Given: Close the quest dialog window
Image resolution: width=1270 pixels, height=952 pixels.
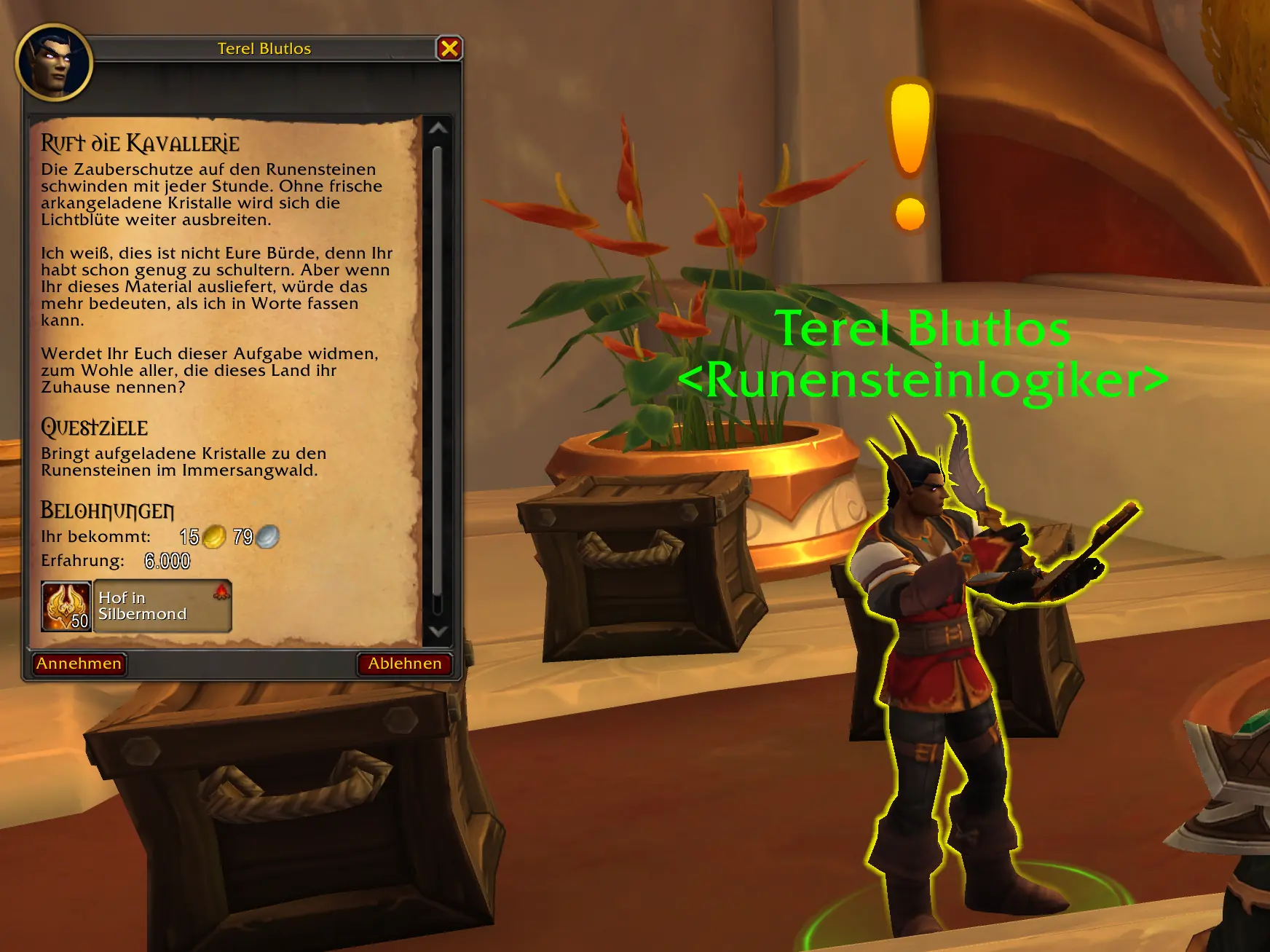Looking at the screenshot, I should 451,48.
